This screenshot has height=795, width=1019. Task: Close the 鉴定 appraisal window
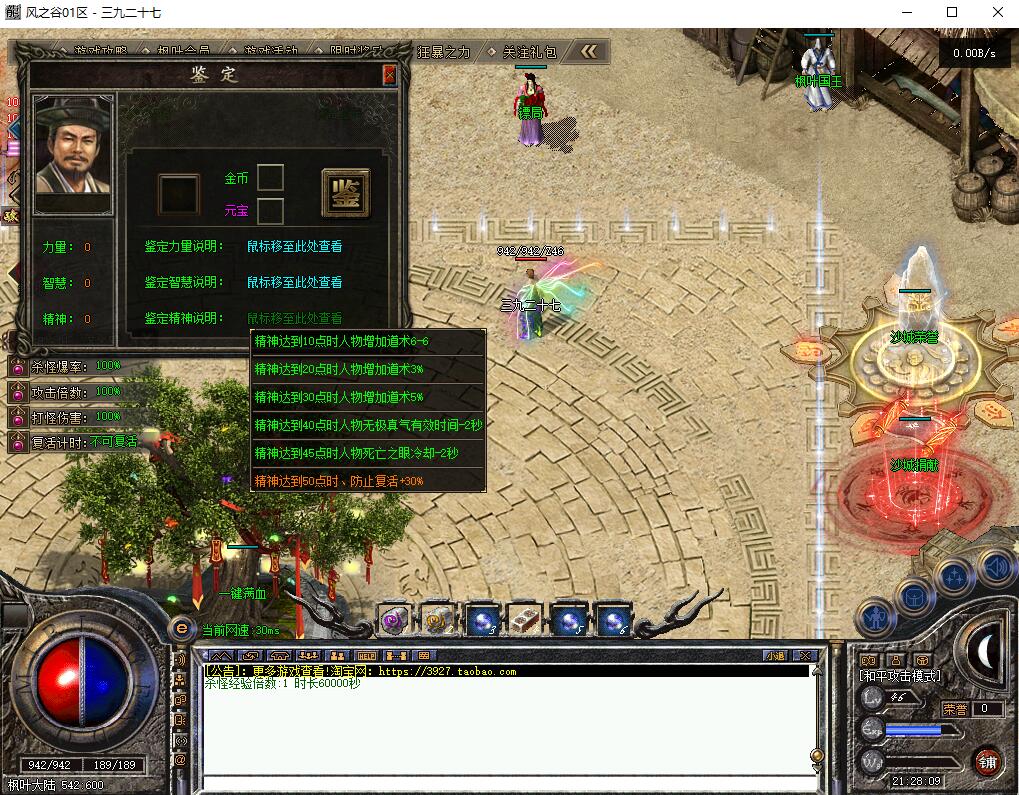tap(389, 75)
